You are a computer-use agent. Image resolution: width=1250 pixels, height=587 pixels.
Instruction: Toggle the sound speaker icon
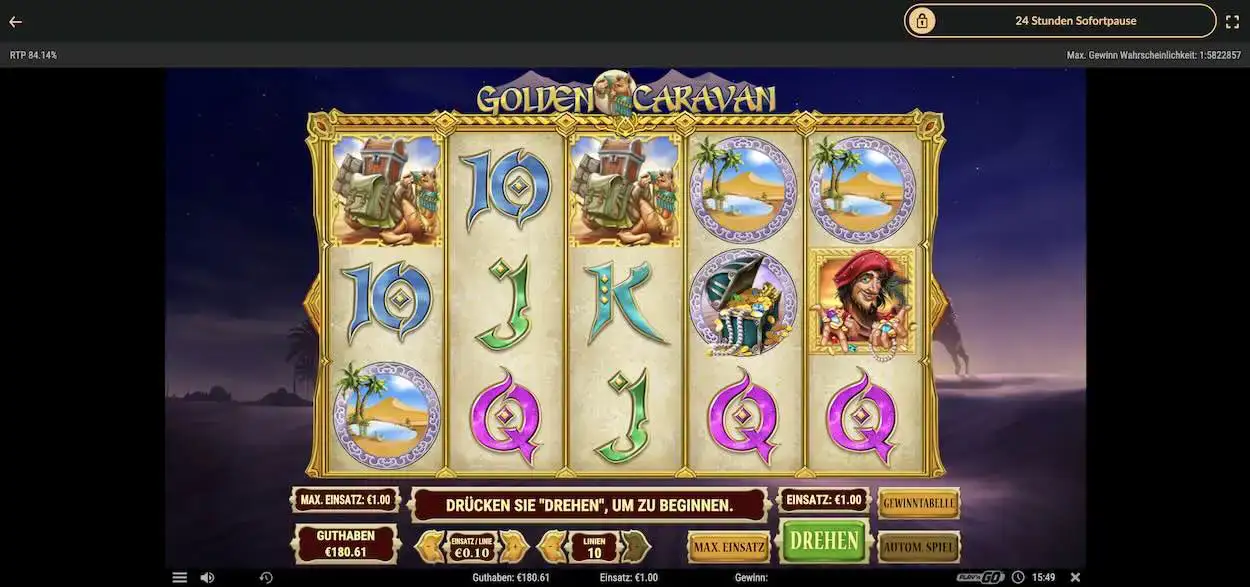(207, 577)
